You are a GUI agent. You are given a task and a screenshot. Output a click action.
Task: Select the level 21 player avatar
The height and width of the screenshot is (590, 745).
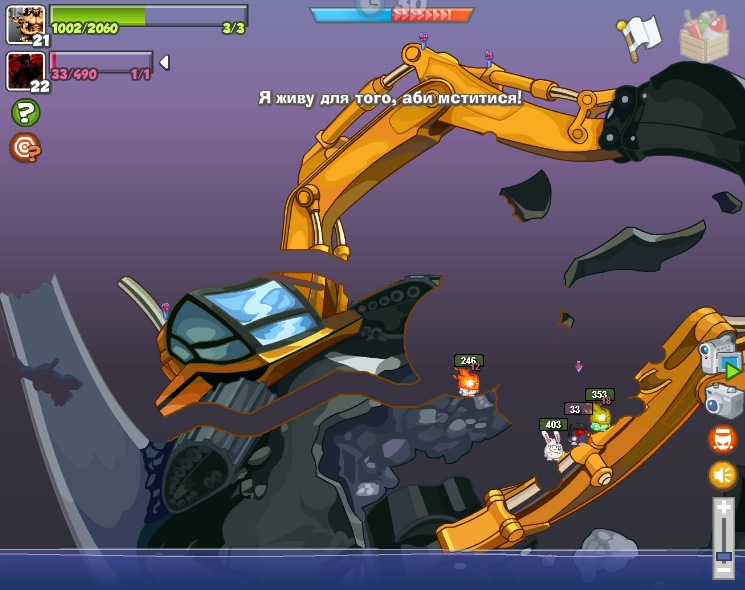tap(25, 24)
